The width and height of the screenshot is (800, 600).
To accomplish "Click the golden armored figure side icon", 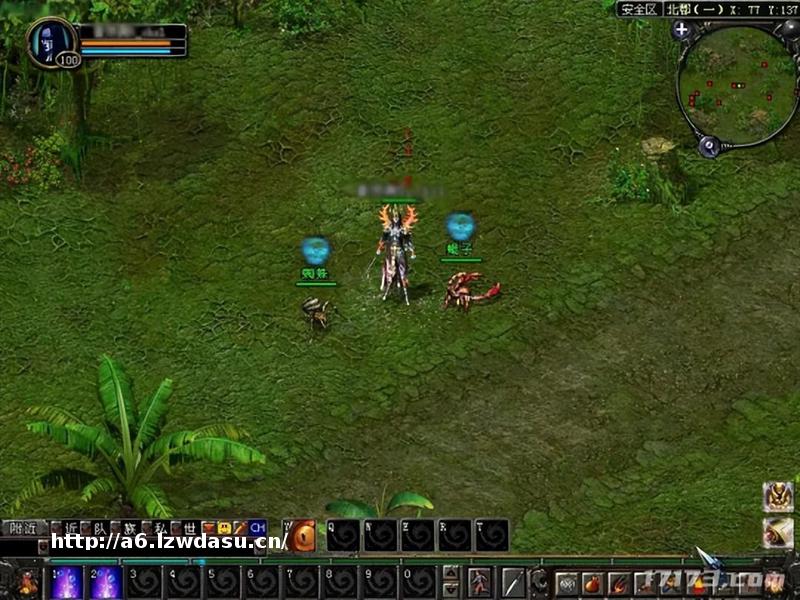I will click(x=777, y=497).
